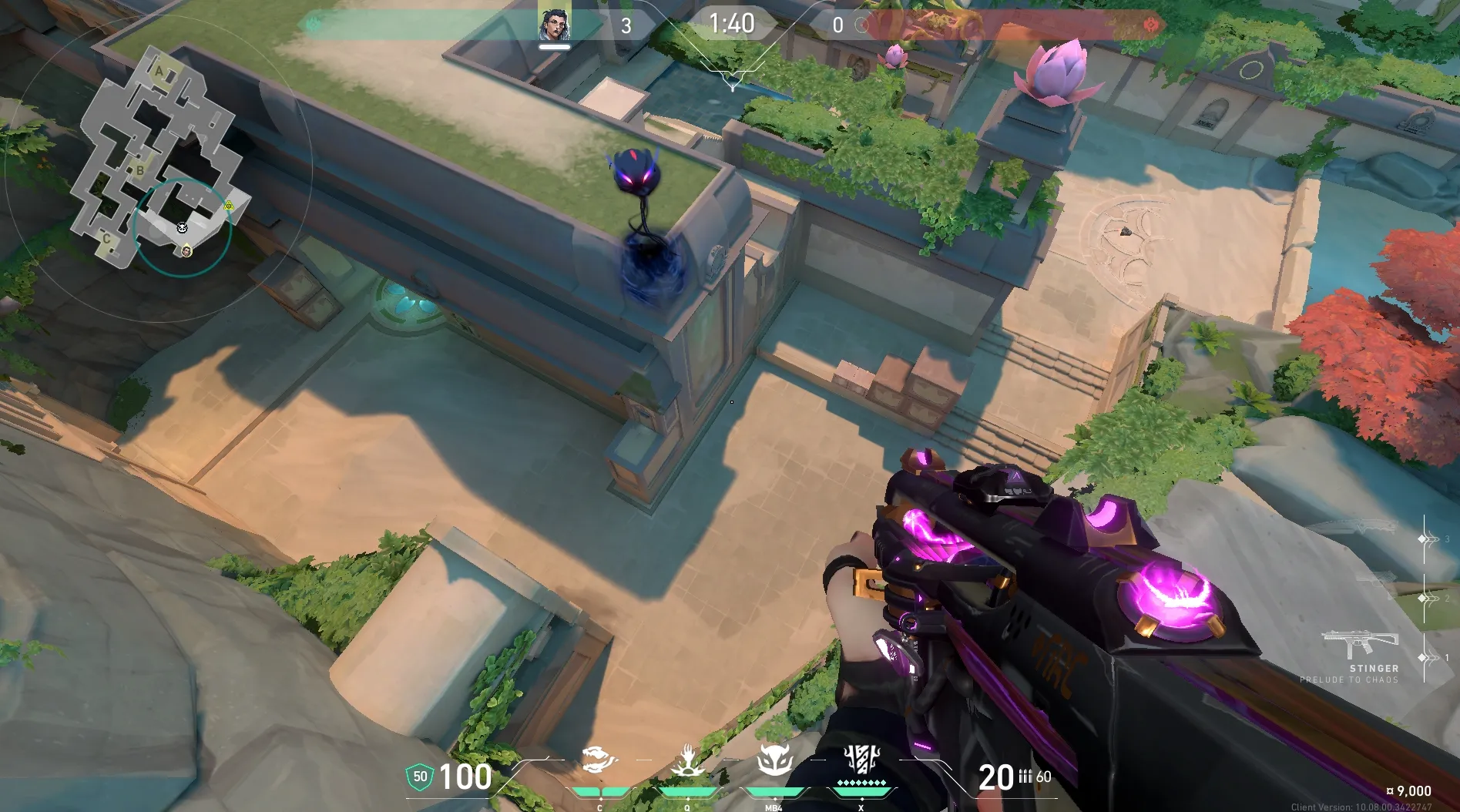Activate the Seize ability icon
This screenshot has width=1460, height=812.
point(686,762)
